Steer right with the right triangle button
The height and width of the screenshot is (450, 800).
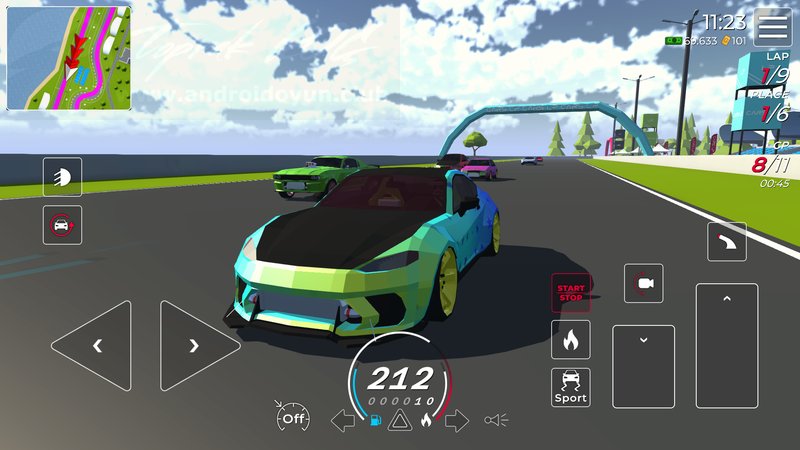pyautogui.click(x=199, y=346)
